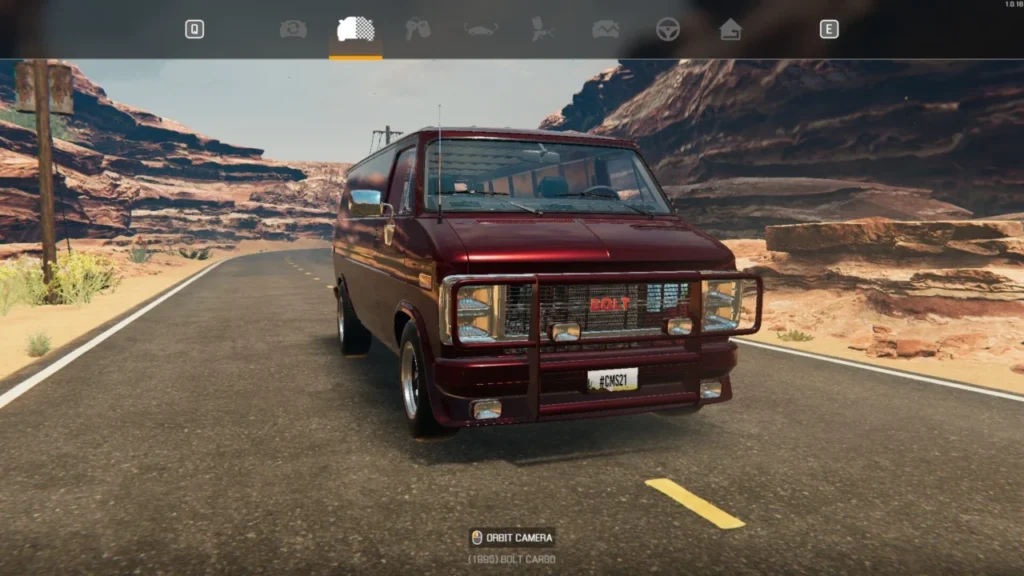Go to the garage house tab
The height and width of the screenshot is (576, 1024).
click(x=730, y=30)
